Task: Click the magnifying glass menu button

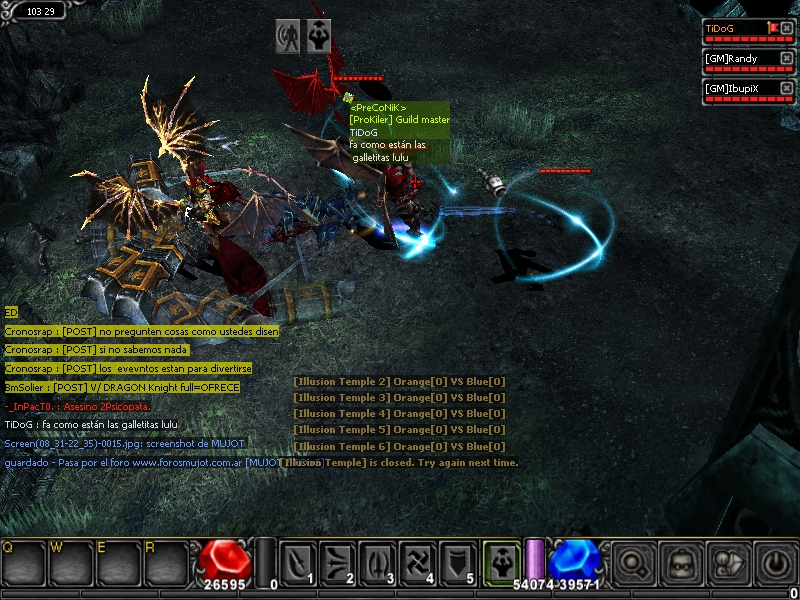Action: coord(633,562)
